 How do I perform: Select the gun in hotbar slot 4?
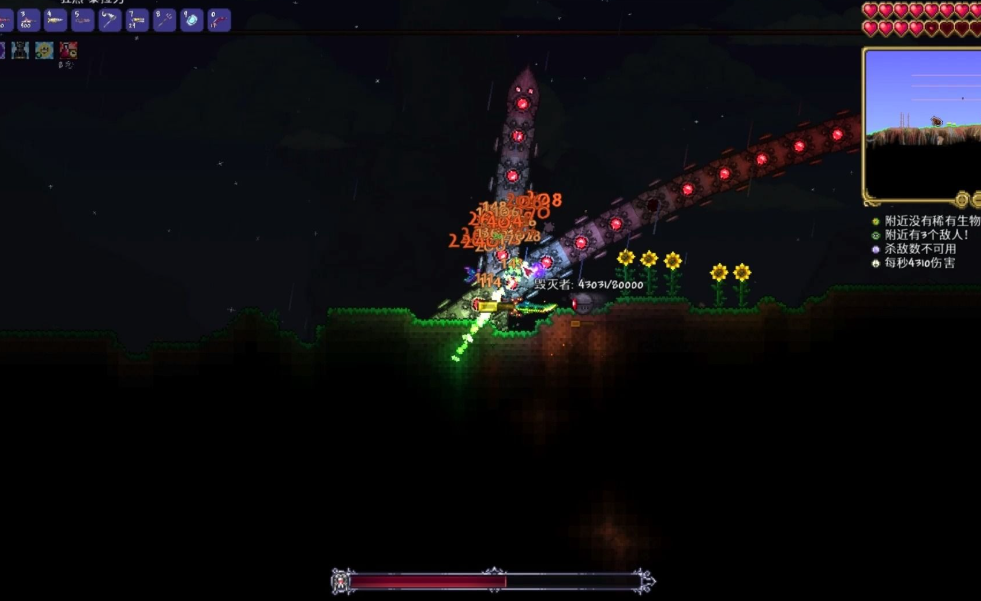coord(55,20)
